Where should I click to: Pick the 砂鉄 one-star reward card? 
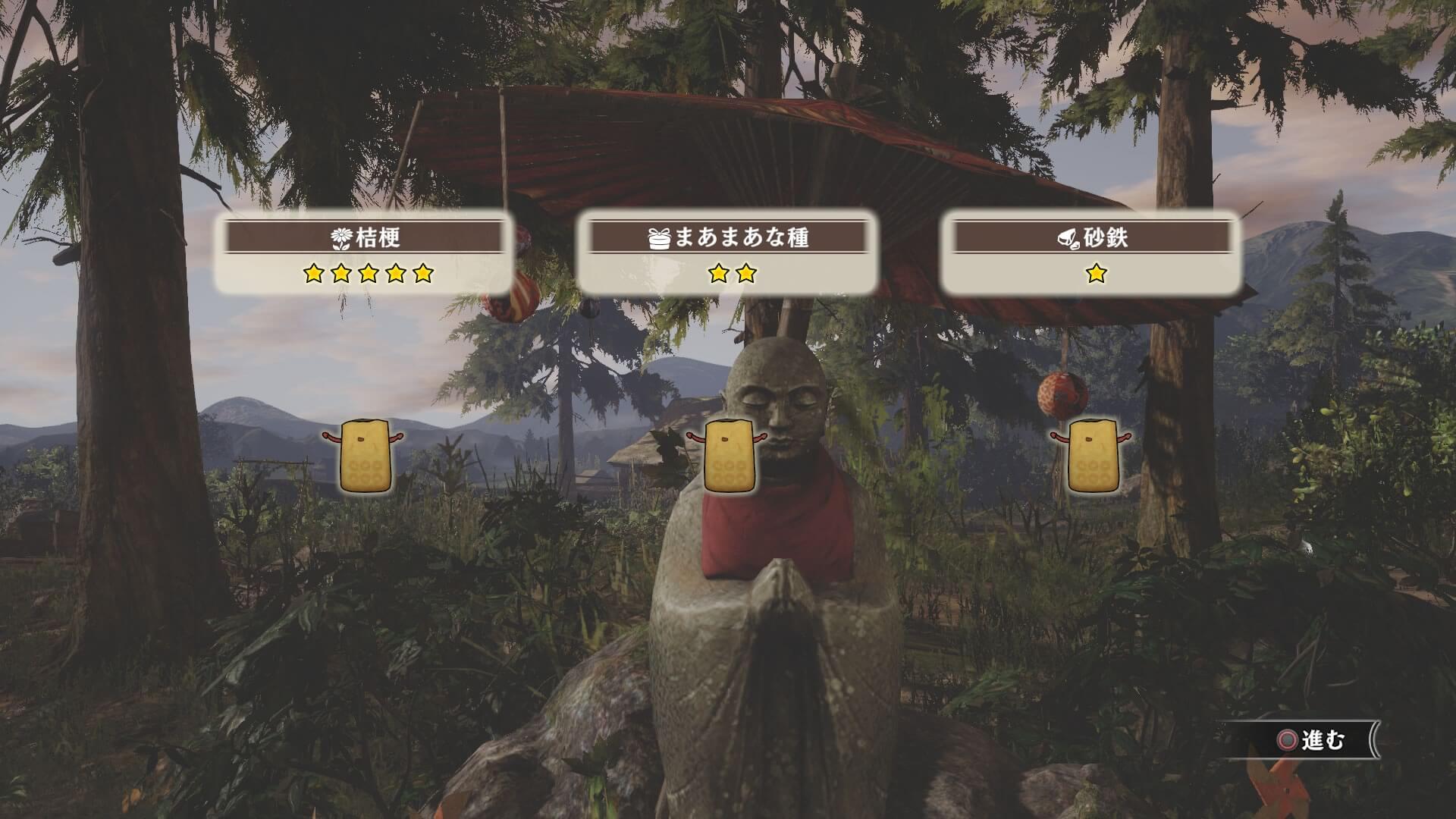(x=1091, y=254)
